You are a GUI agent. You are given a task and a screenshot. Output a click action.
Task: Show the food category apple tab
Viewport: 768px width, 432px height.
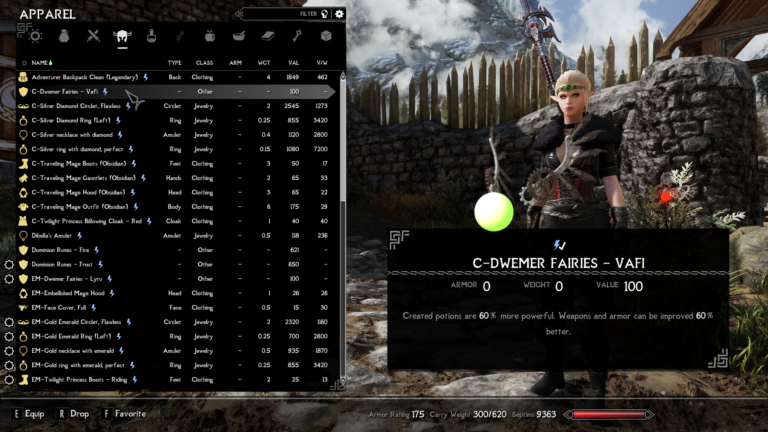point(209,36)
